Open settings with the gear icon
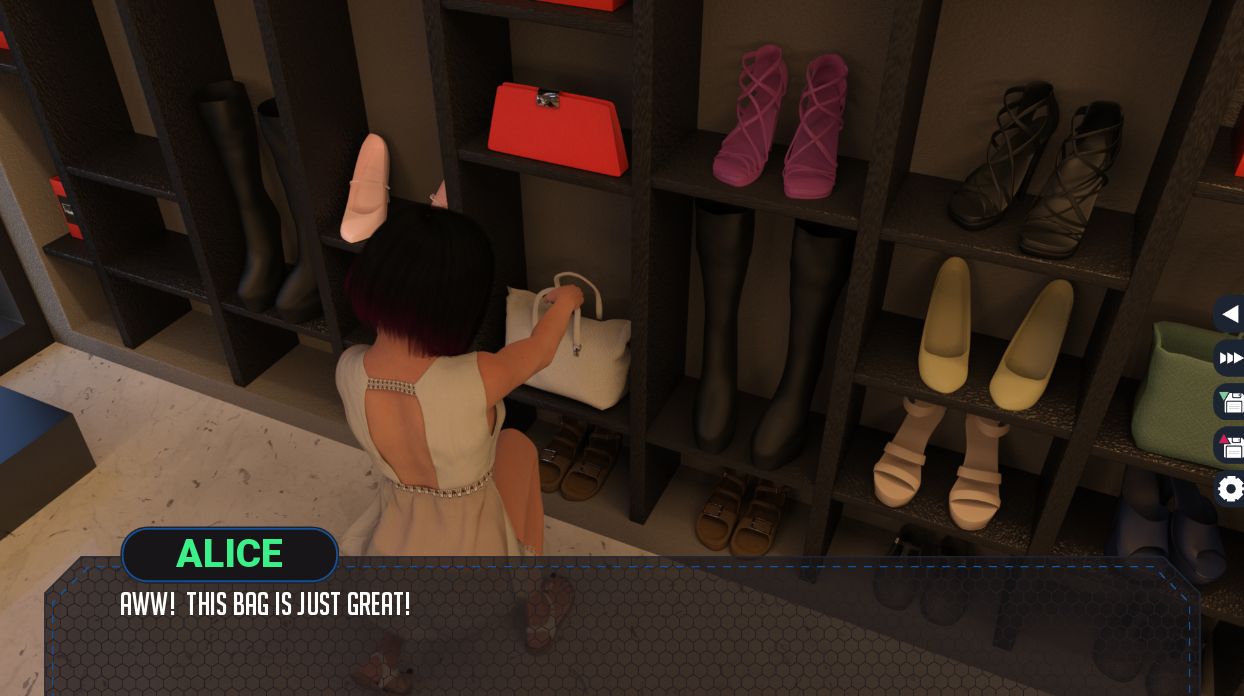Viewport: 1244px width, 696px height. [1231, 489]
